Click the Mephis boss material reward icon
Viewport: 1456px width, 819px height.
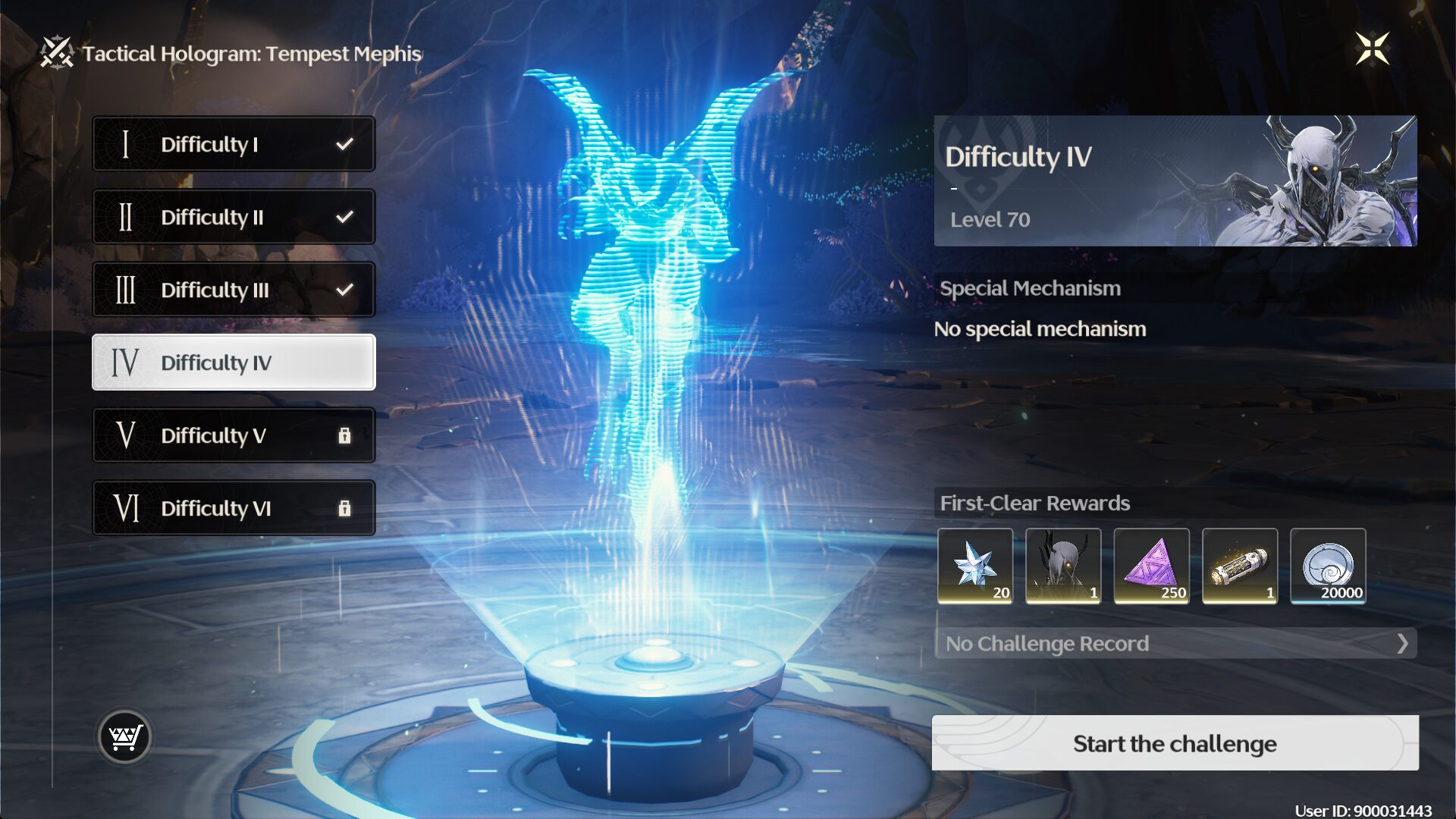(1064, 566)
